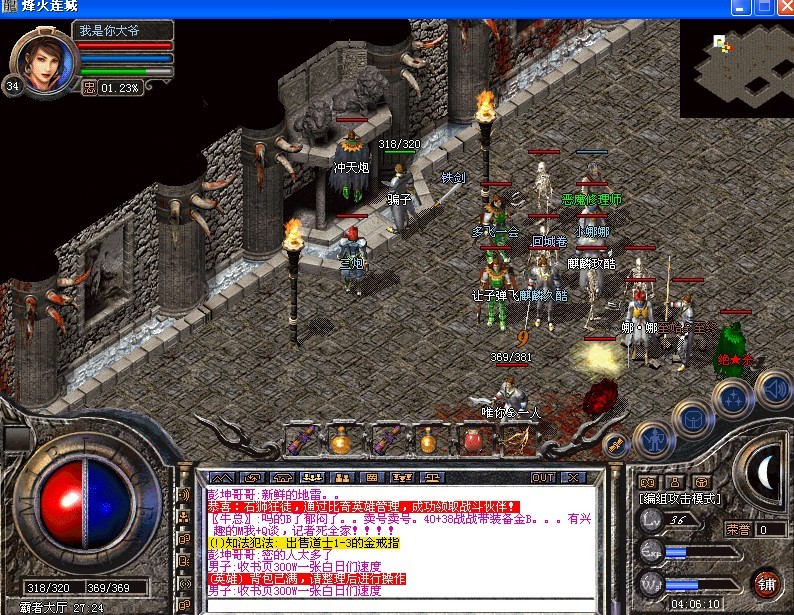Toggle sound with the speaker button
The width and height of the screenshot is (794, 615).
[x=772, y=387]
